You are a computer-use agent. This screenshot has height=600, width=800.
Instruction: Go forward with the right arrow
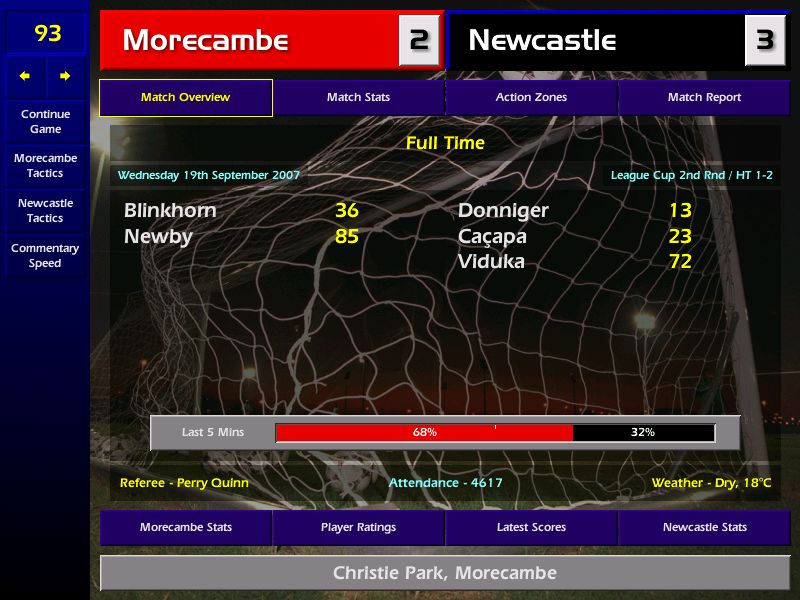(65, 76)
